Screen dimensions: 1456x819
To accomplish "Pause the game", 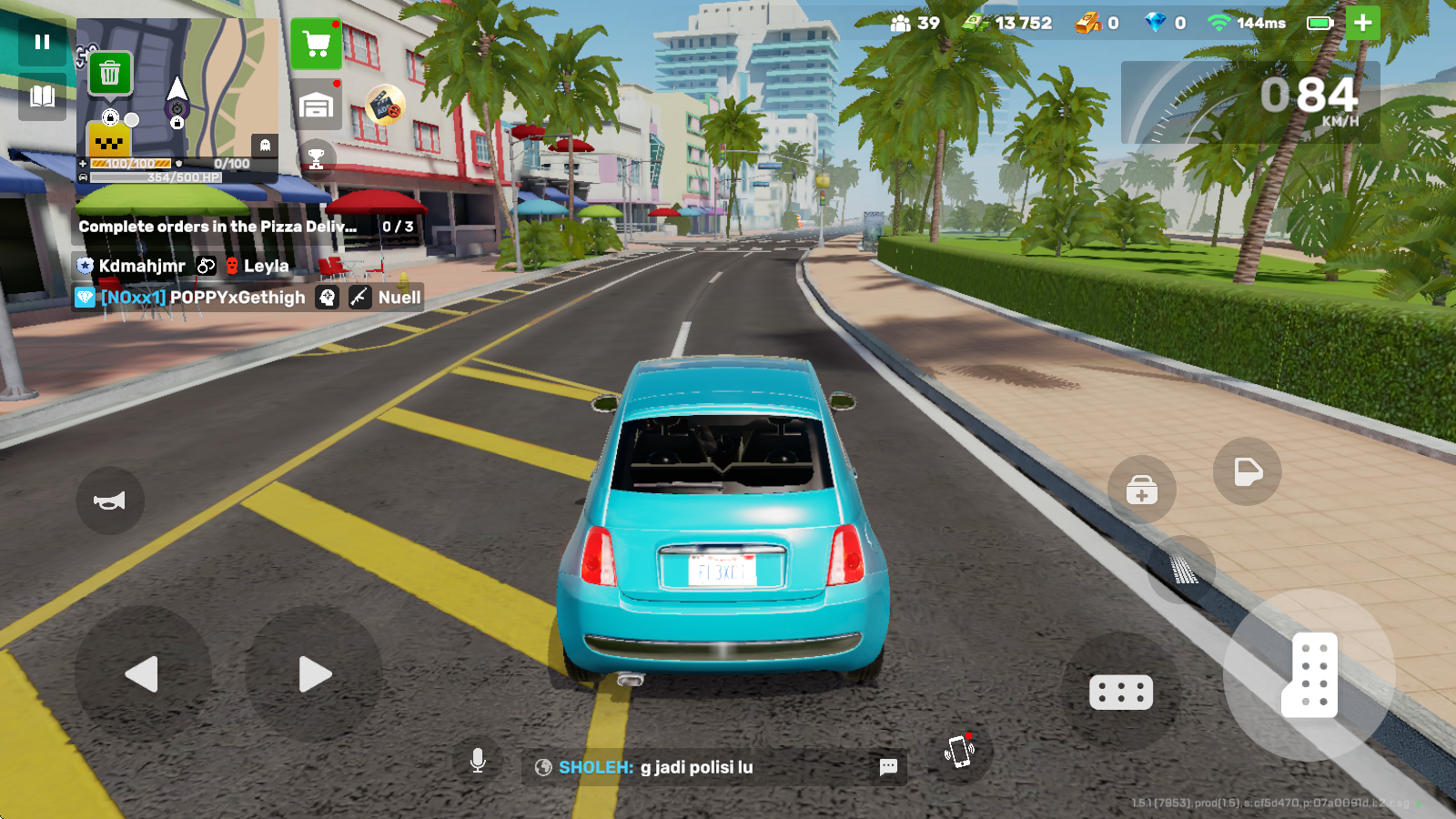I will click(x=42, y=42).
